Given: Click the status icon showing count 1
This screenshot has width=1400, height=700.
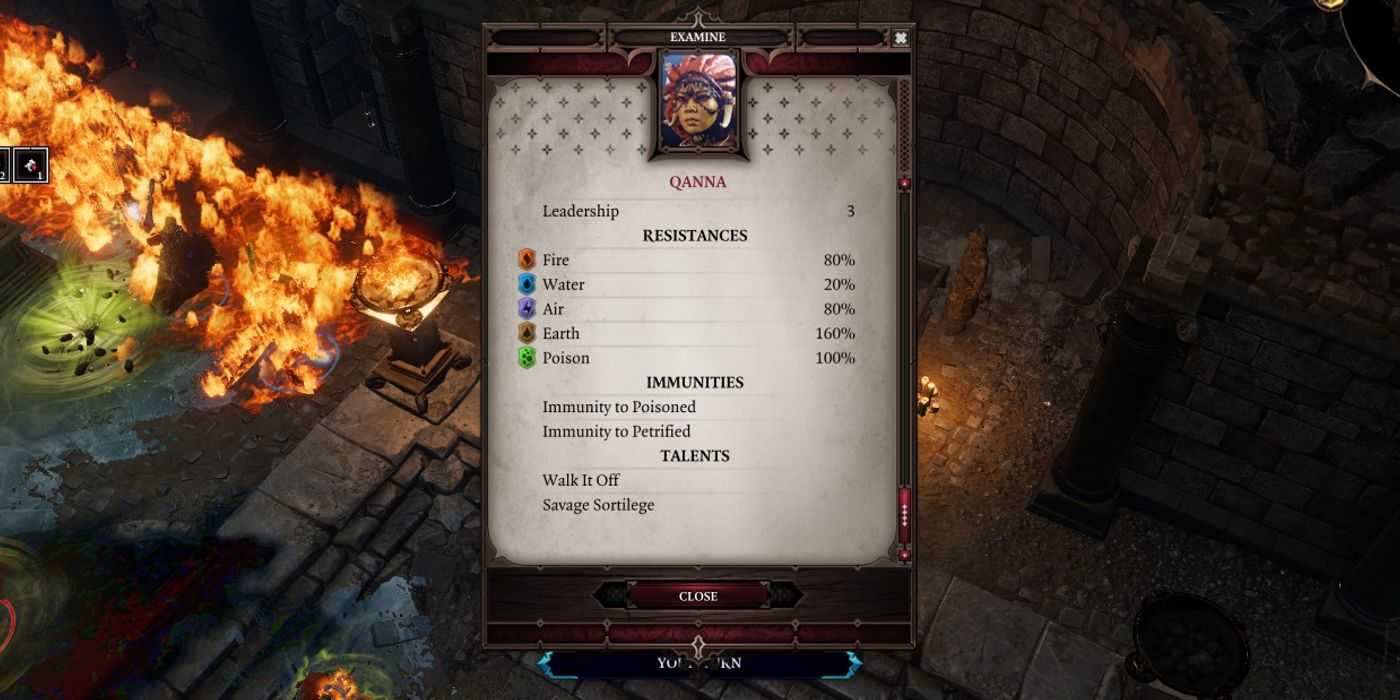Looking at the screenshot, I should coord(31,165).
